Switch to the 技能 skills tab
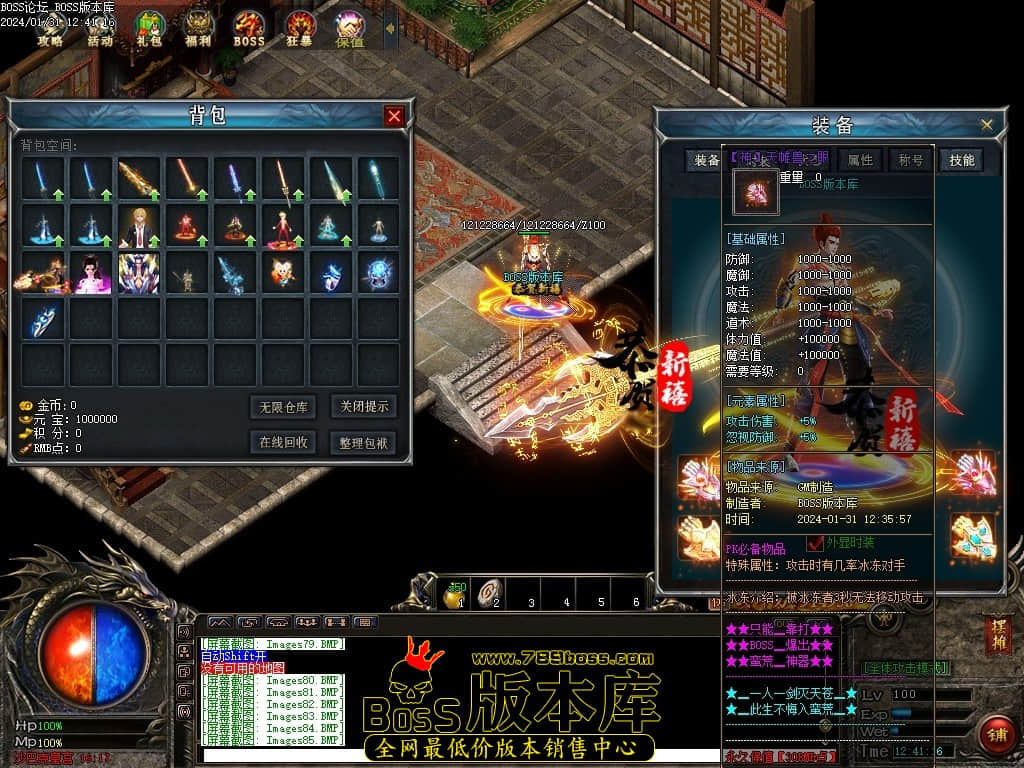The width and height of the screenshot is (1024, 768). click(x=961, y=160)
